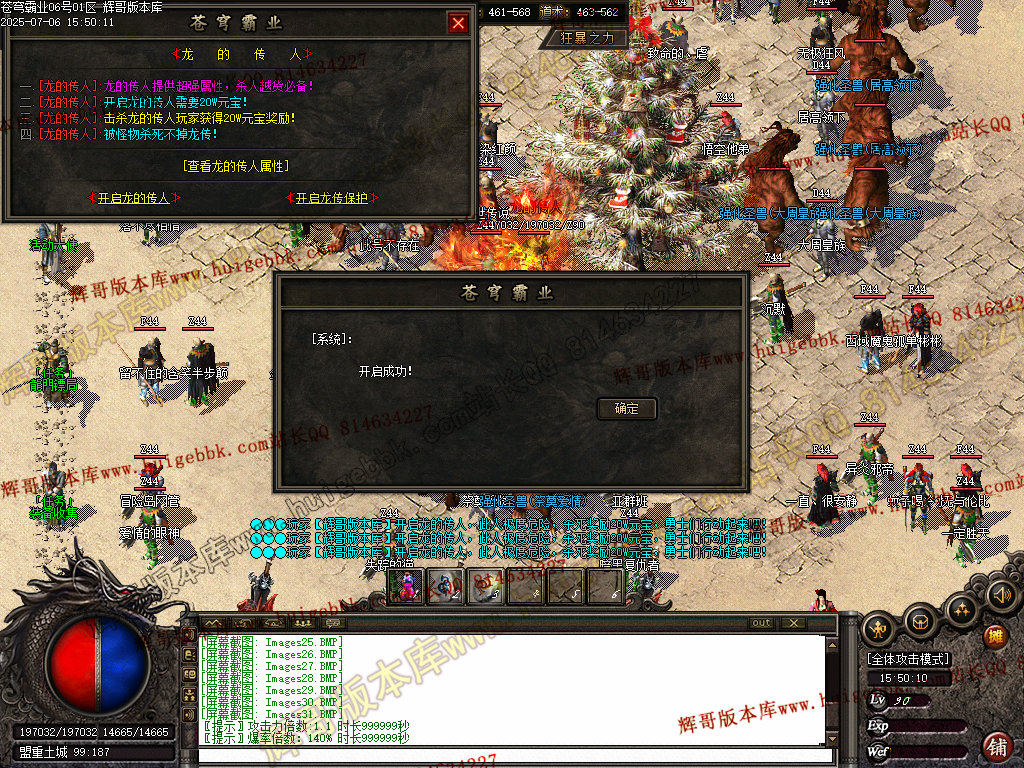The image size is (1024, 768).
Task: Open the 铺 shop button
Action: point(997,745)
